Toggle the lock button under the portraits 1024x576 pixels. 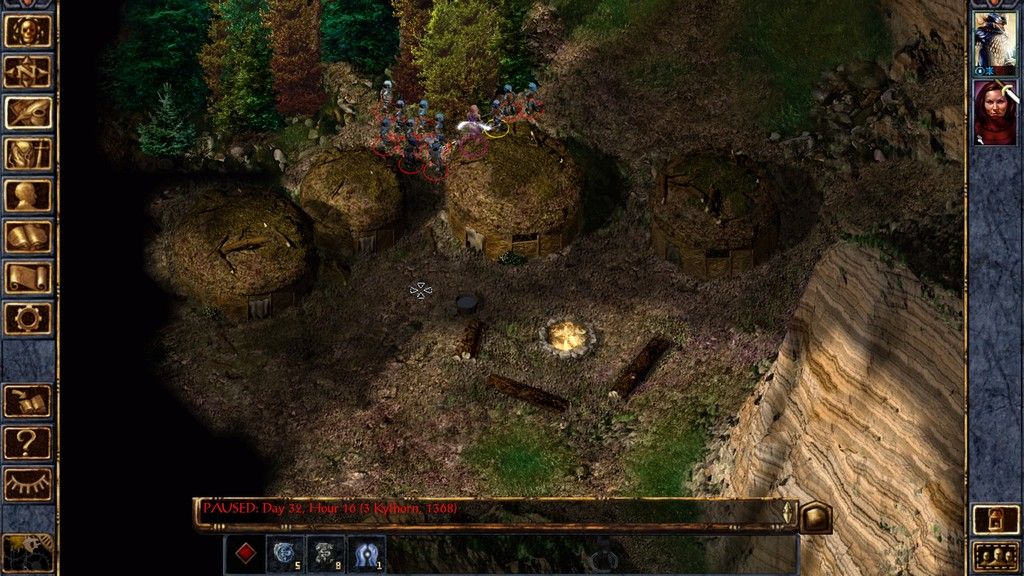pyautogui.click(x=996, y=520)
